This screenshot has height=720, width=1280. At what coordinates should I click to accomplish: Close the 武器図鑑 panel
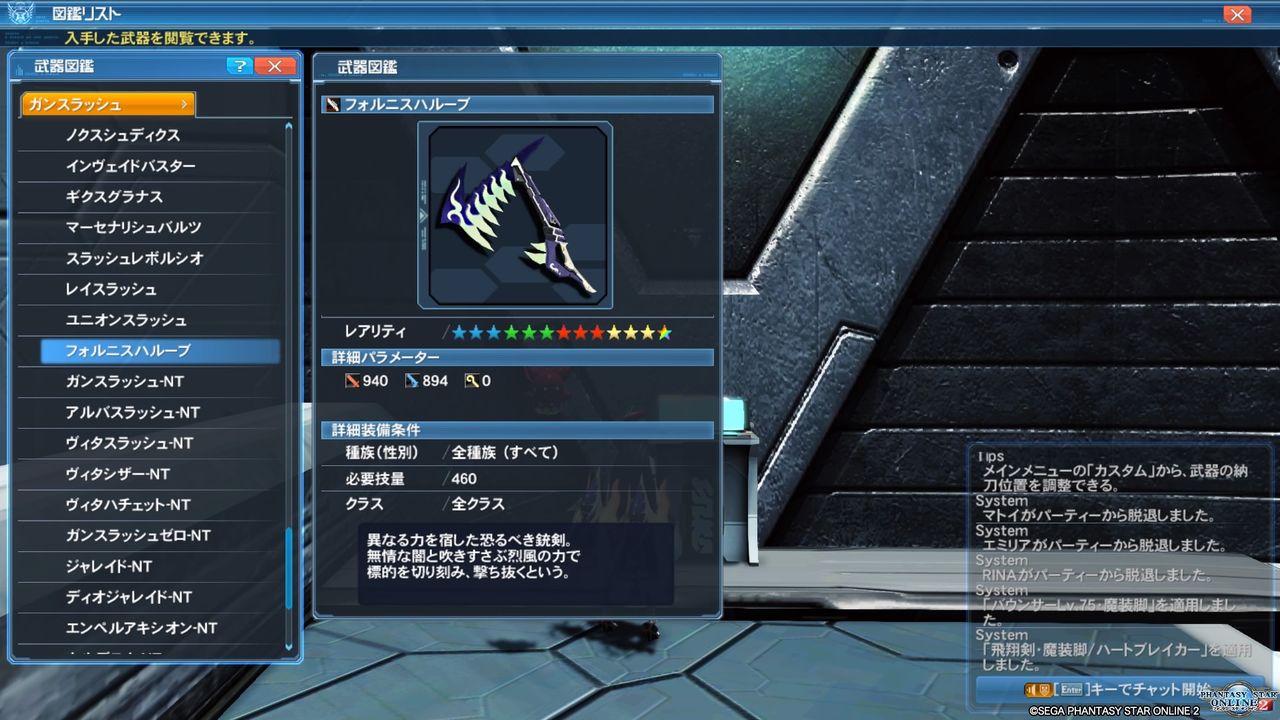tap(275, 66)
